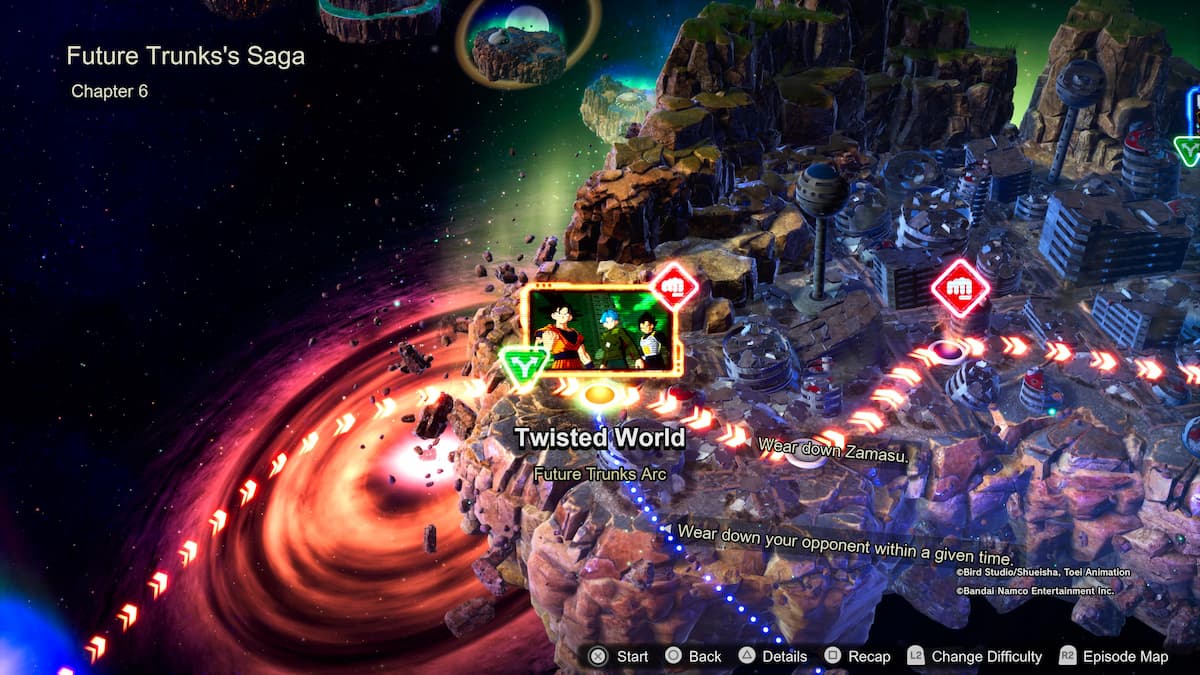This screenshot has width=1200, height=675.
Task: Select the green branch marker beside the thumbnail
Action: pos(524,364)
